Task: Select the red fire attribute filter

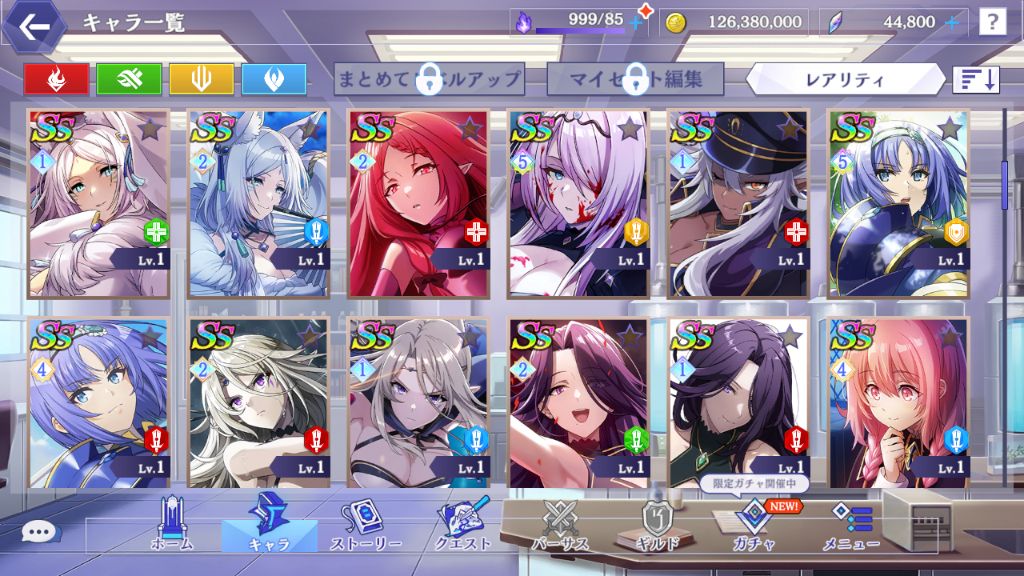Action: pyautogui.click(x=56, y=79)
